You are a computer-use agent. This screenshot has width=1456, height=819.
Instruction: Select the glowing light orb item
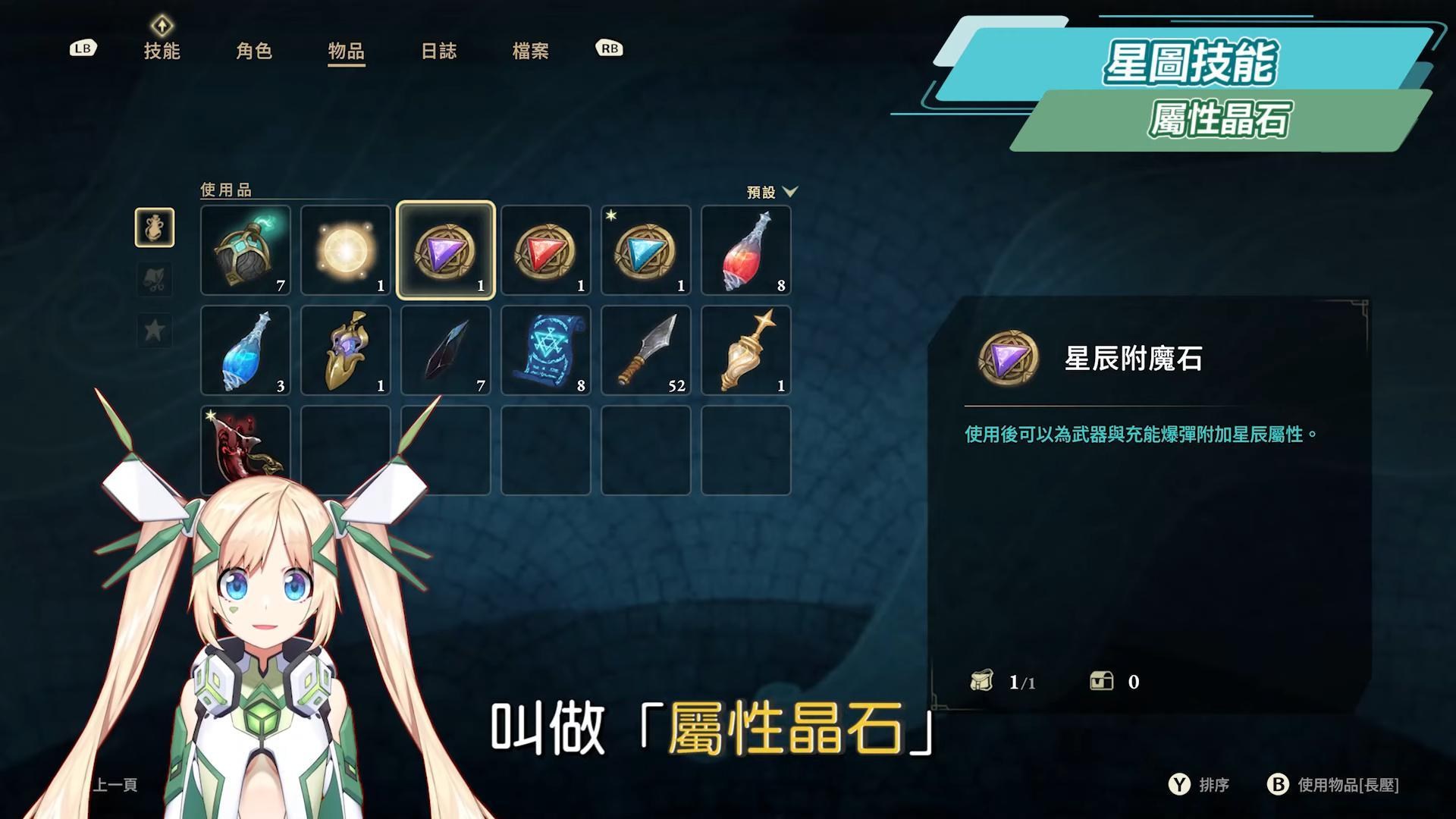[346, 251]
